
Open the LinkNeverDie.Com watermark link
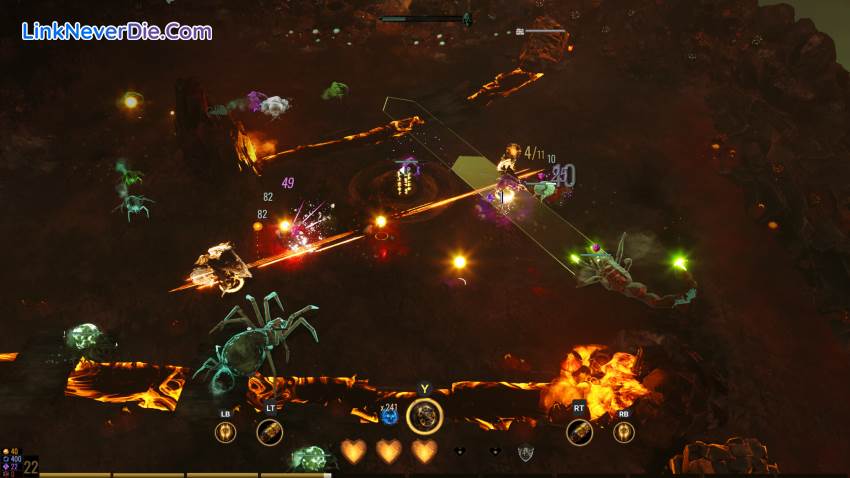[x=117, y=32]
